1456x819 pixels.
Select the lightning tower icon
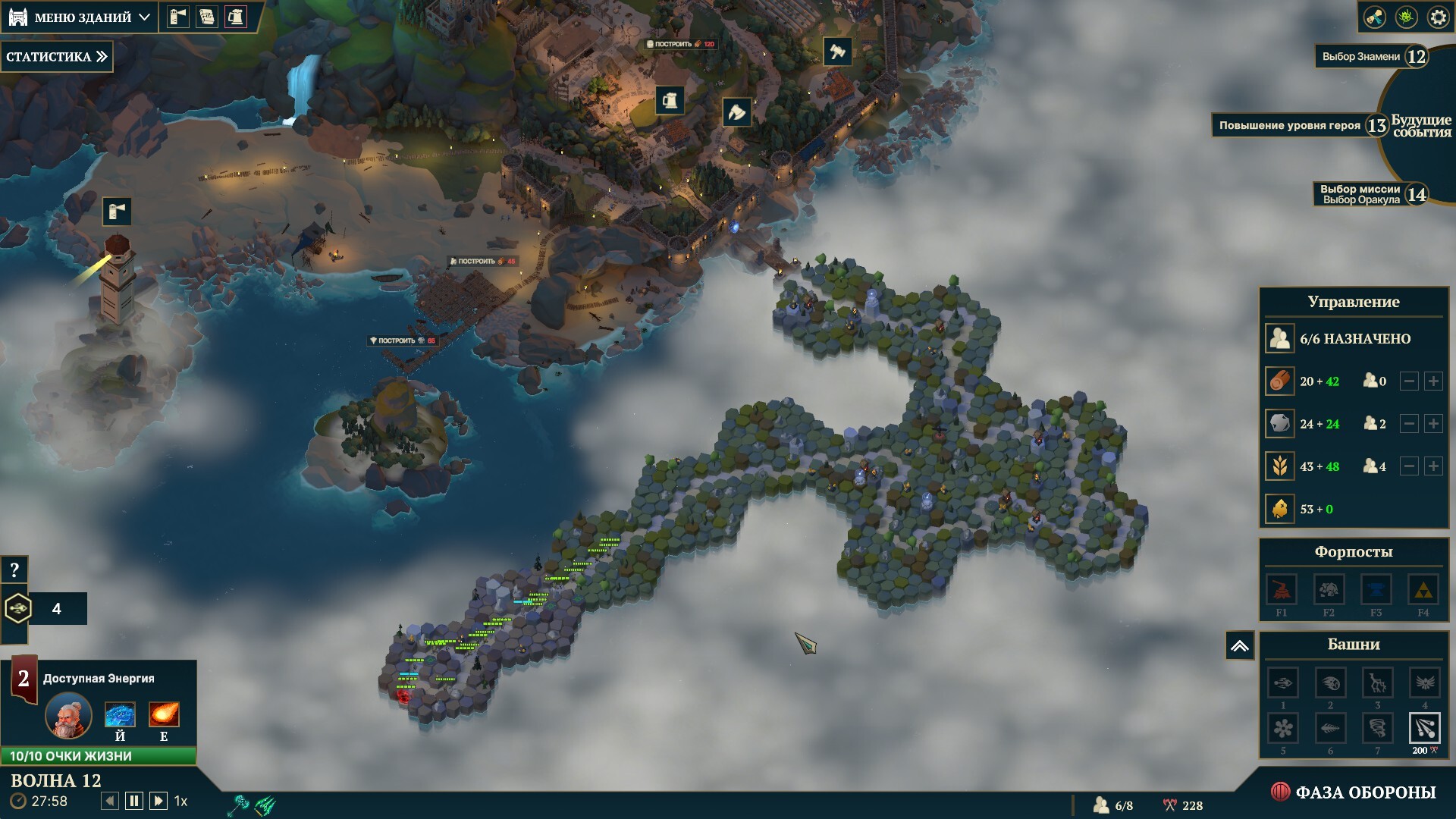pyautogui.click(x=1376, y=683)
